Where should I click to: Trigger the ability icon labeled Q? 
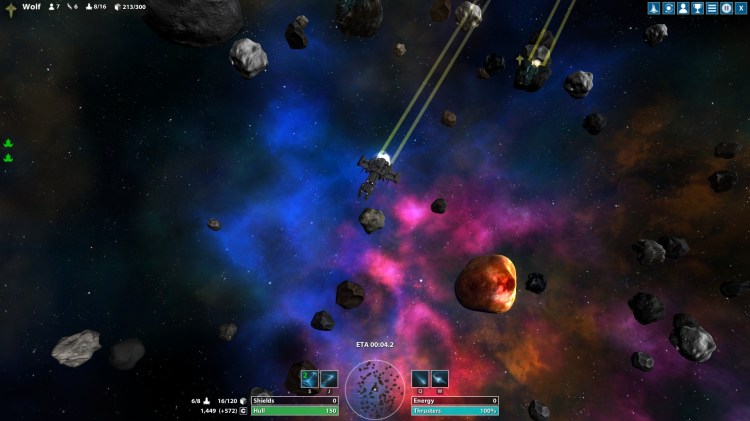click(x=420, y=379)
